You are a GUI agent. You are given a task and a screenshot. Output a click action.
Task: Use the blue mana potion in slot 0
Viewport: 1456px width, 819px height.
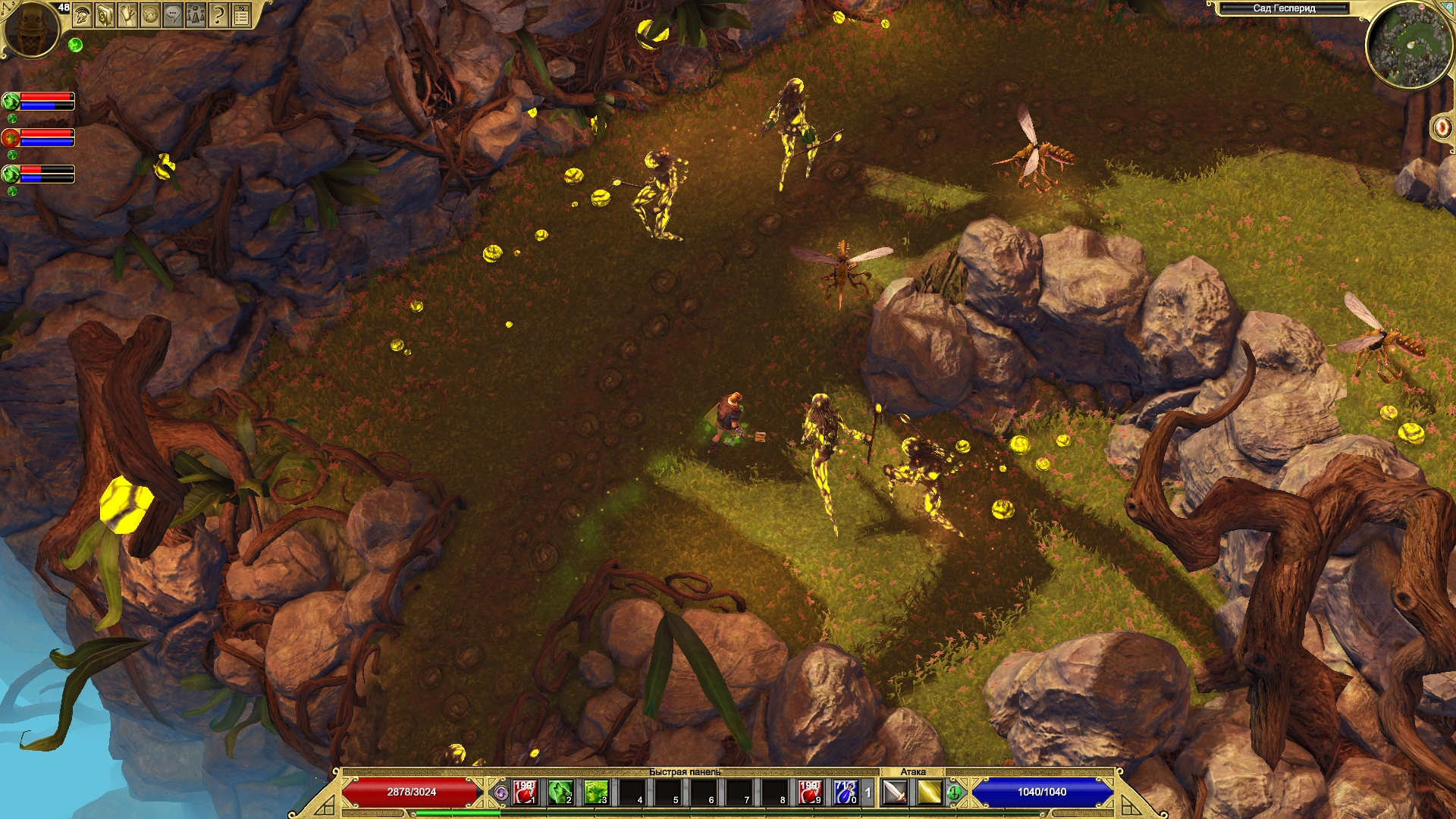846,792
